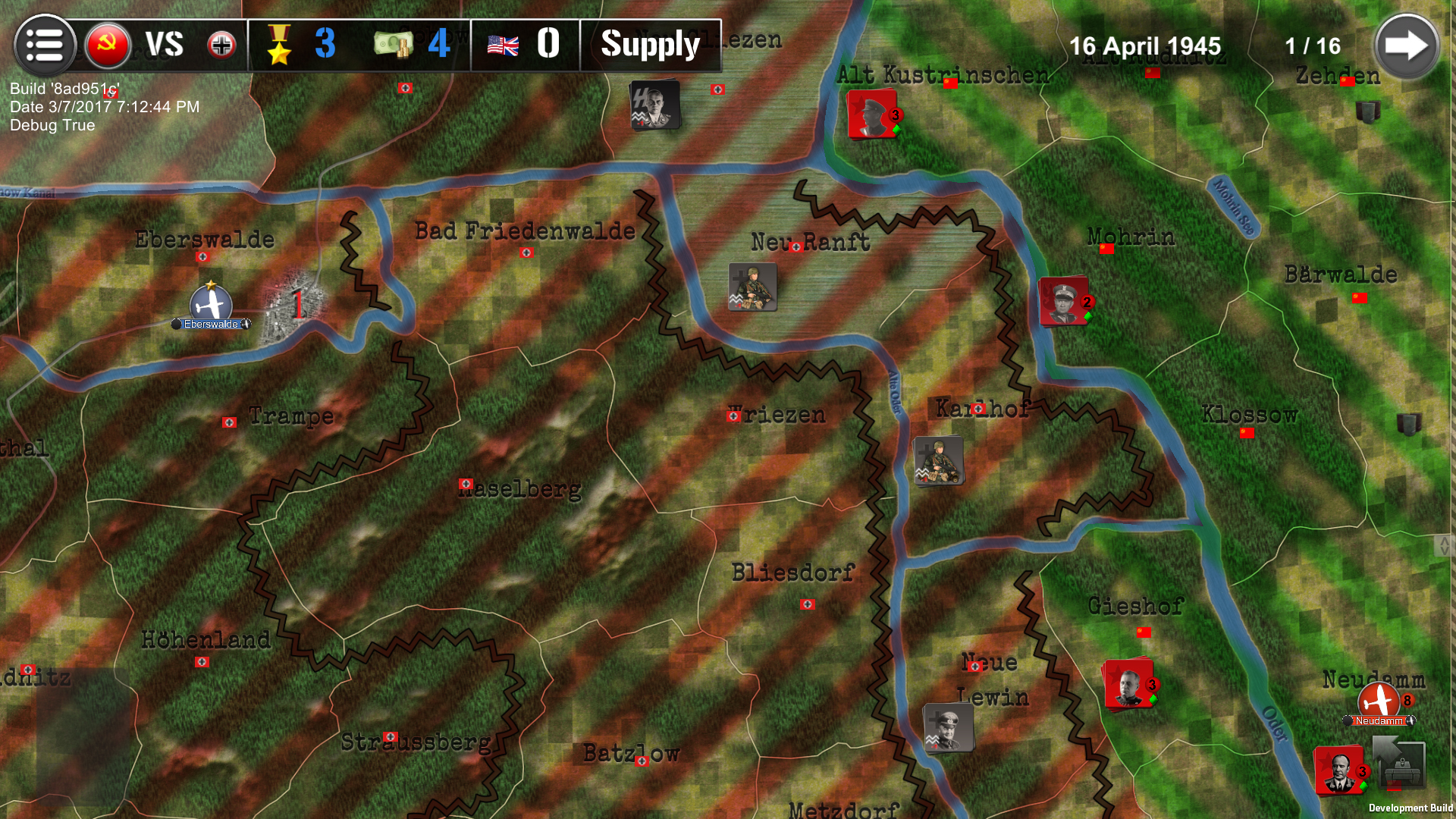Click the Soviet commander counter at Alt Kustrinschen

coord(871,115)
